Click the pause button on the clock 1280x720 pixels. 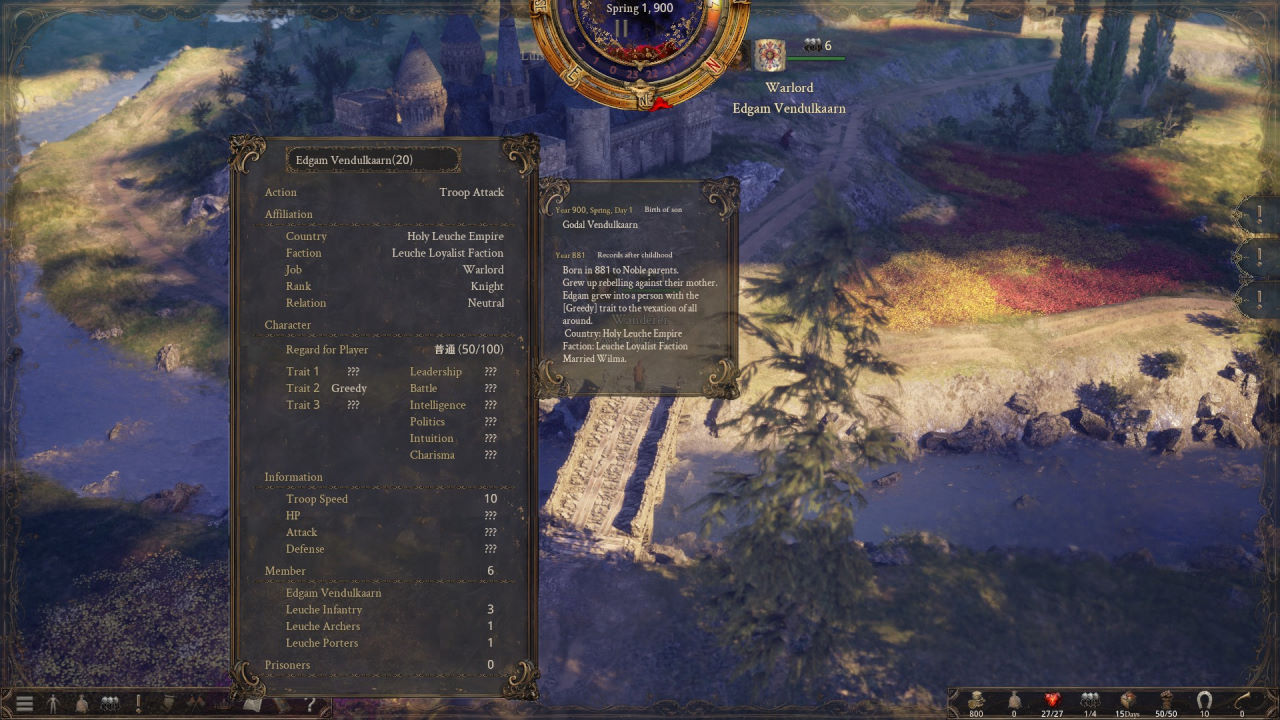pyautogui.click(x=621, y=28)
